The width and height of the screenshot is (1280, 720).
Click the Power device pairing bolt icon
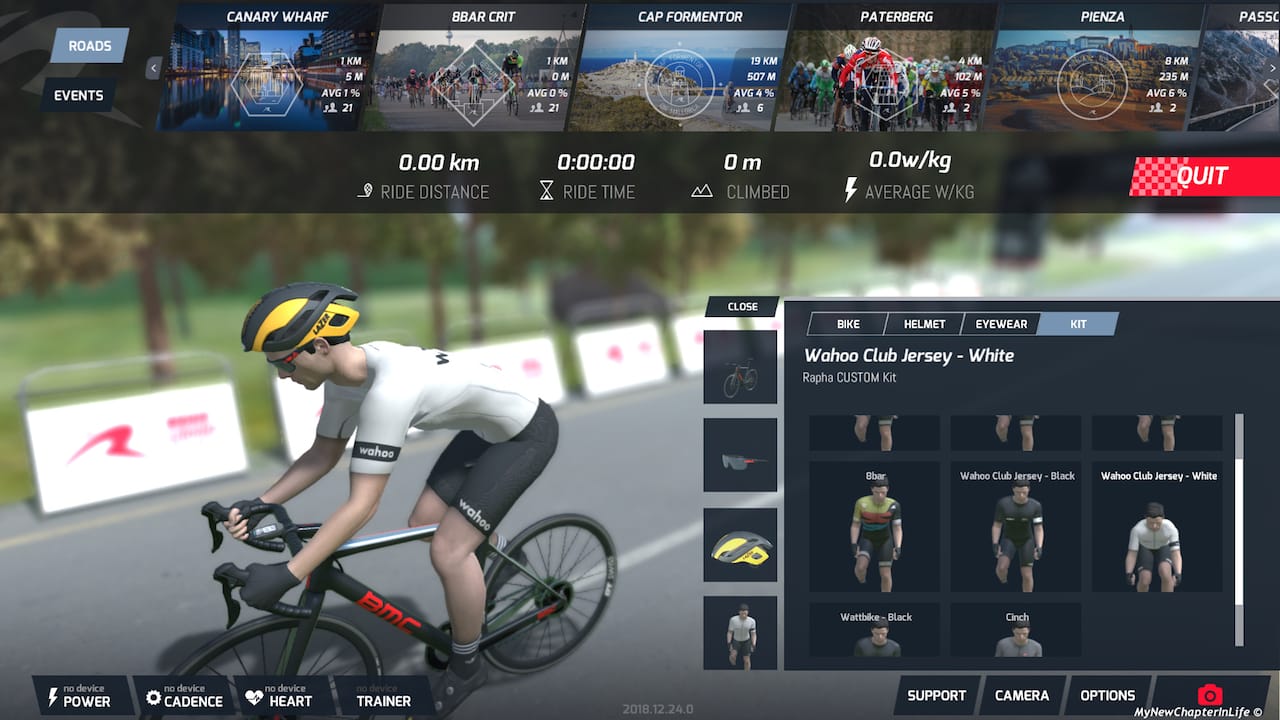pos(53,697)
